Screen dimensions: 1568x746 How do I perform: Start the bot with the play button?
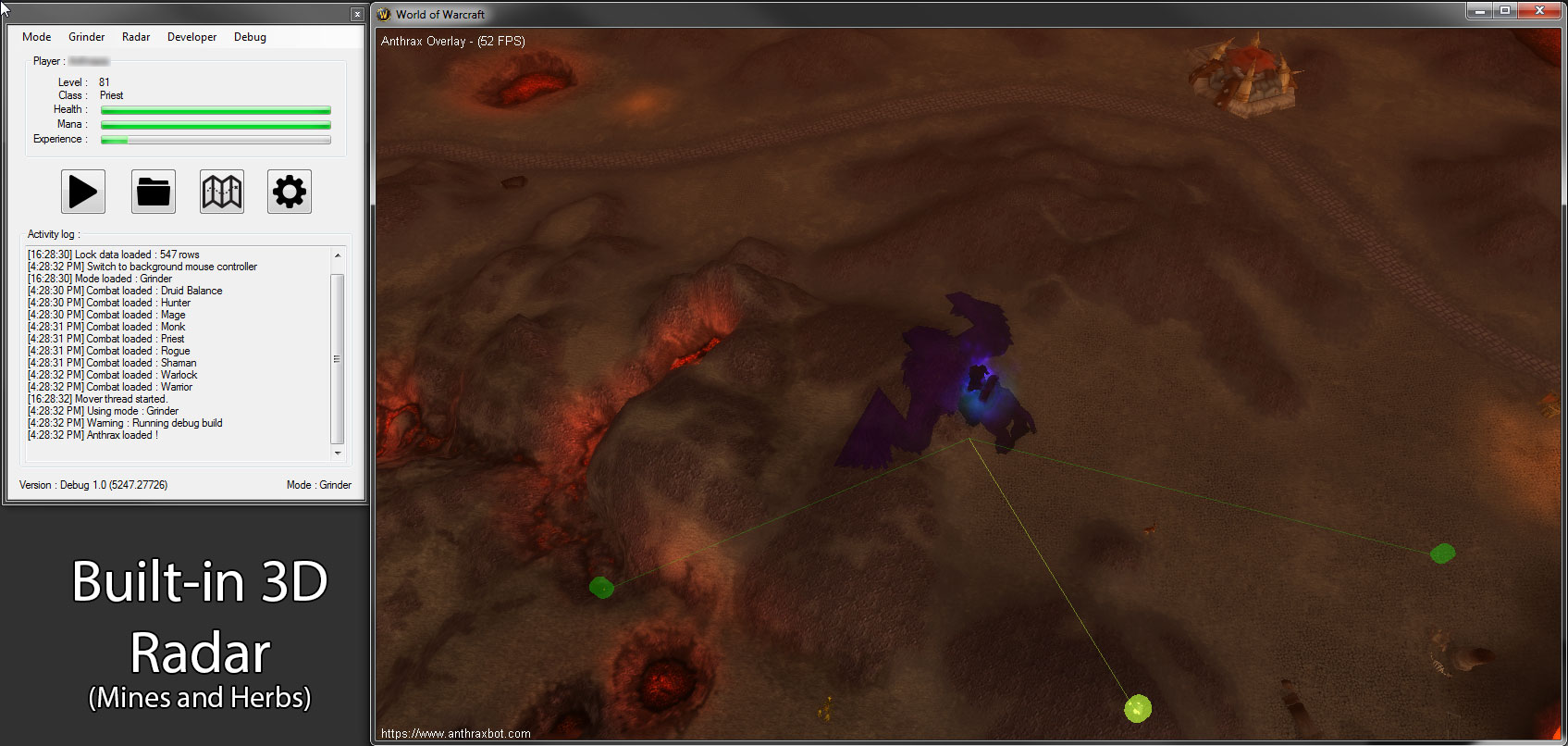(x=83, y=192)
